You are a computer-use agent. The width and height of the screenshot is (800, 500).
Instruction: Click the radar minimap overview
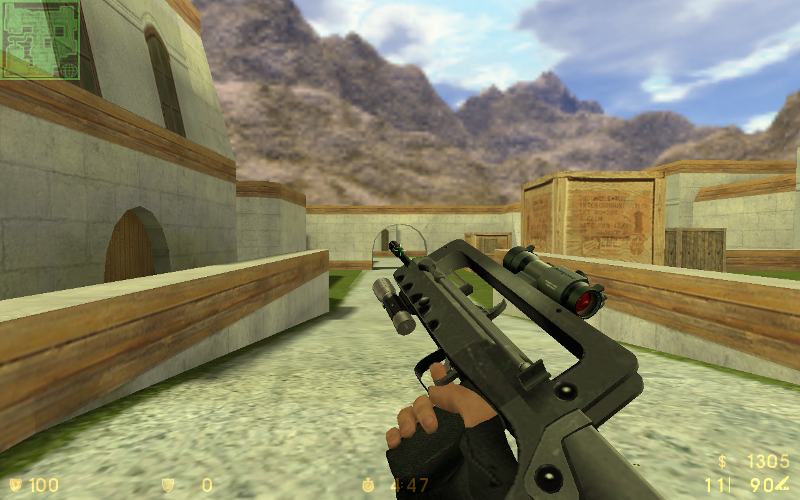tap(41, 40)
